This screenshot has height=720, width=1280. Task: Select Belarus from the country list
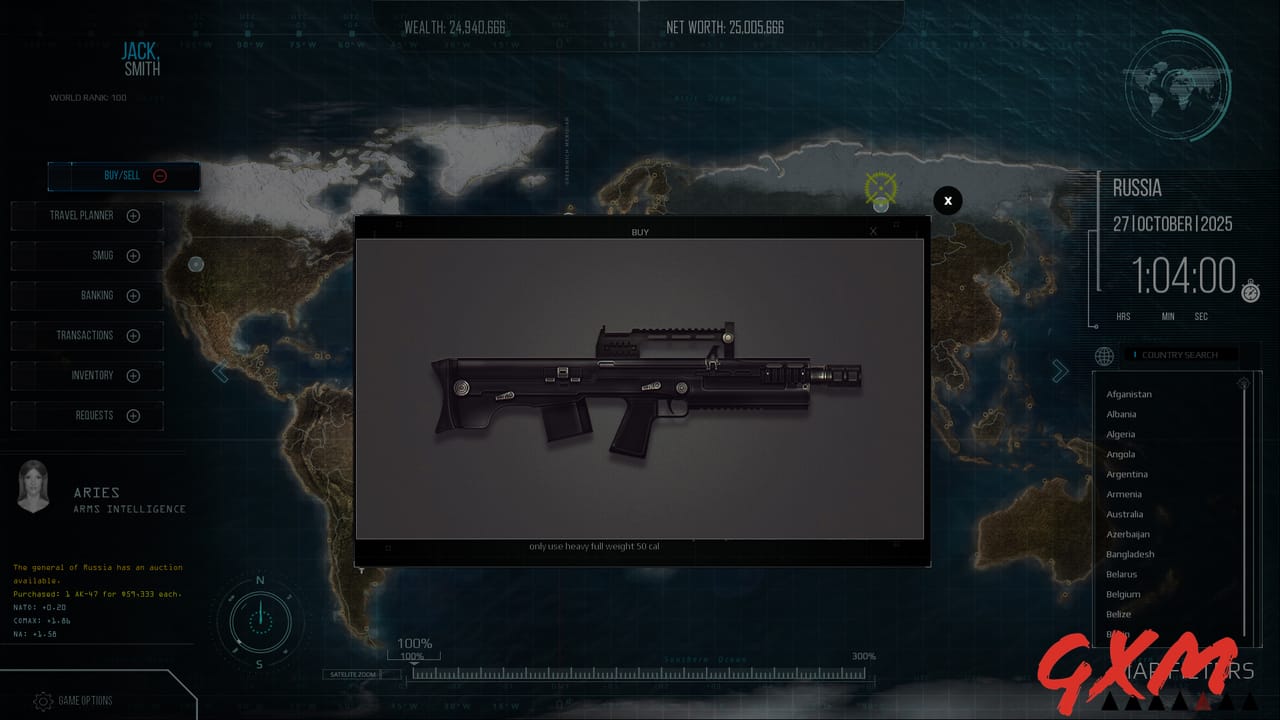(x=1122, y=574)
